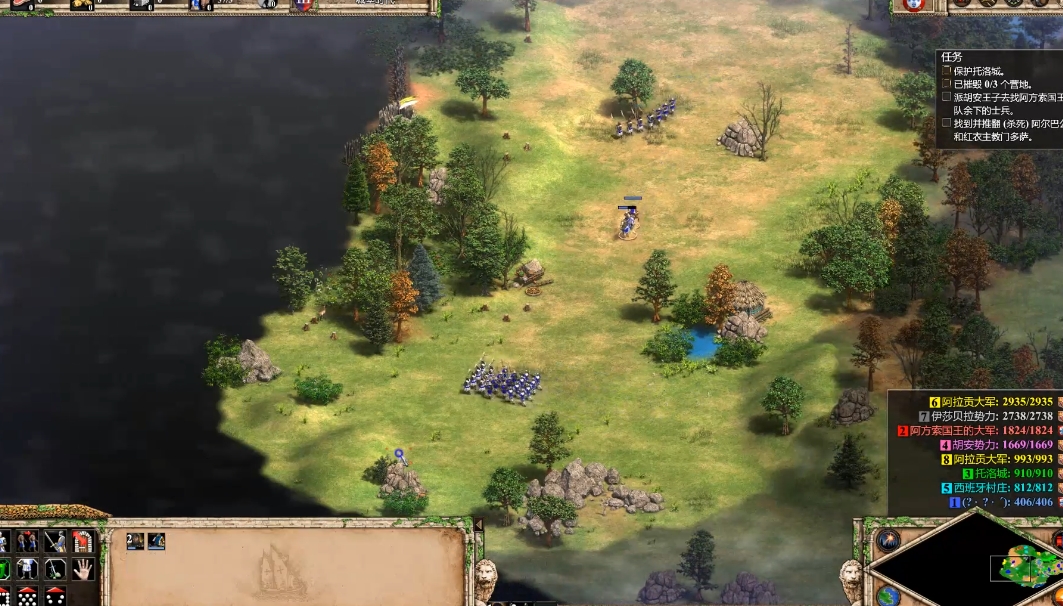Select the cavalry unit group portrait numbered 2
This screenshot has width=1063, height=606.
pos(135,541)
